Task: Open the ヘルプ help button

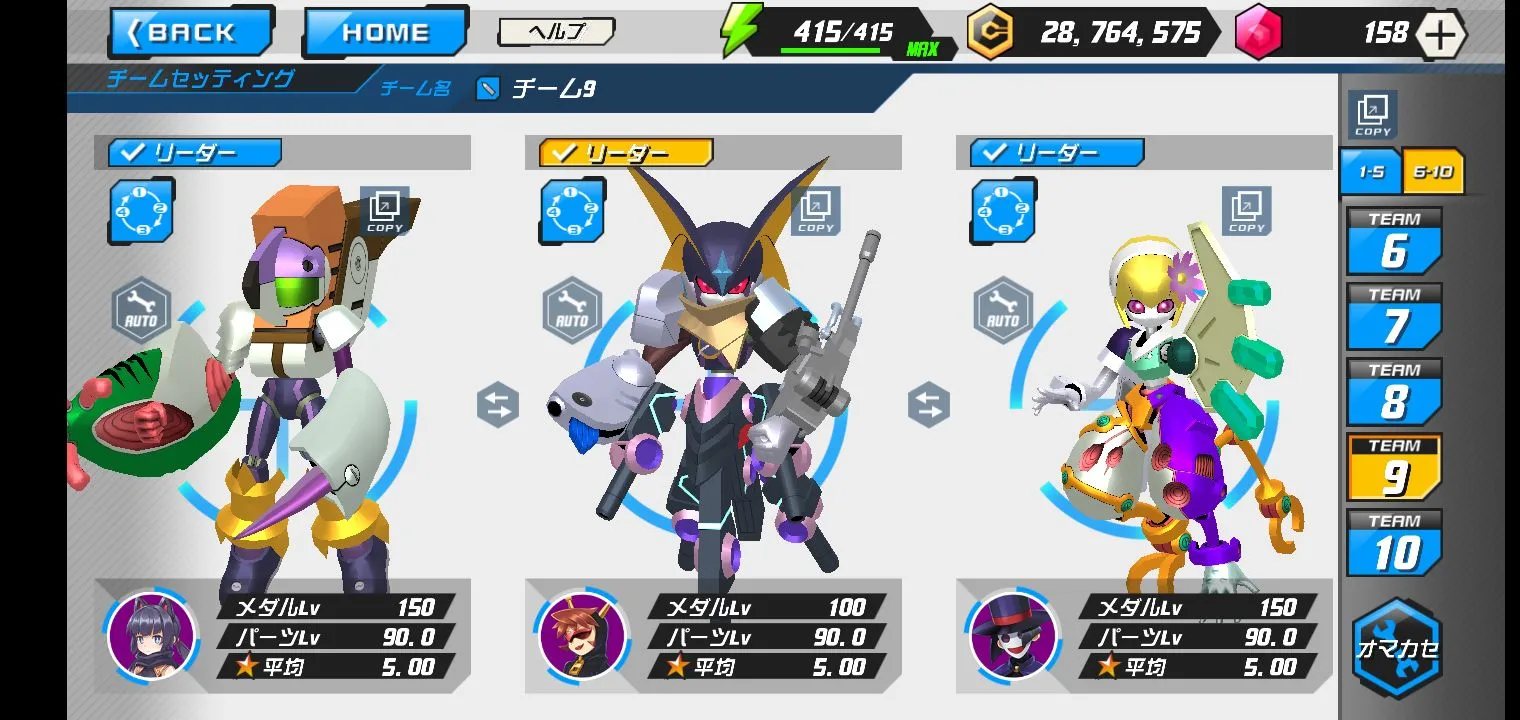Action: (556, 32)
